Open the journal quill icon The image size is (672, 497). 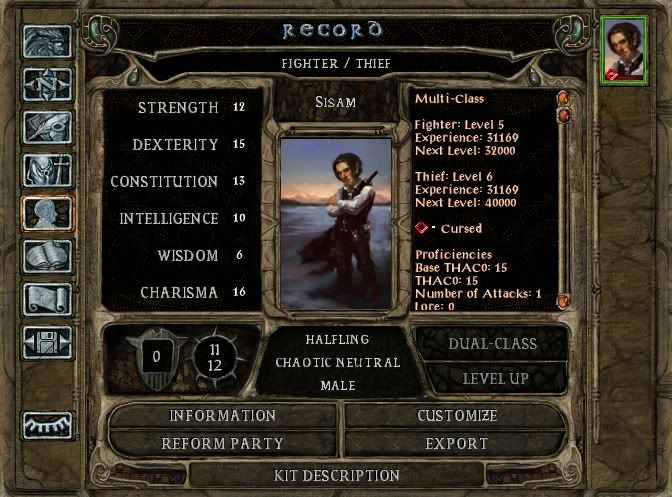(x=47, y=128)
